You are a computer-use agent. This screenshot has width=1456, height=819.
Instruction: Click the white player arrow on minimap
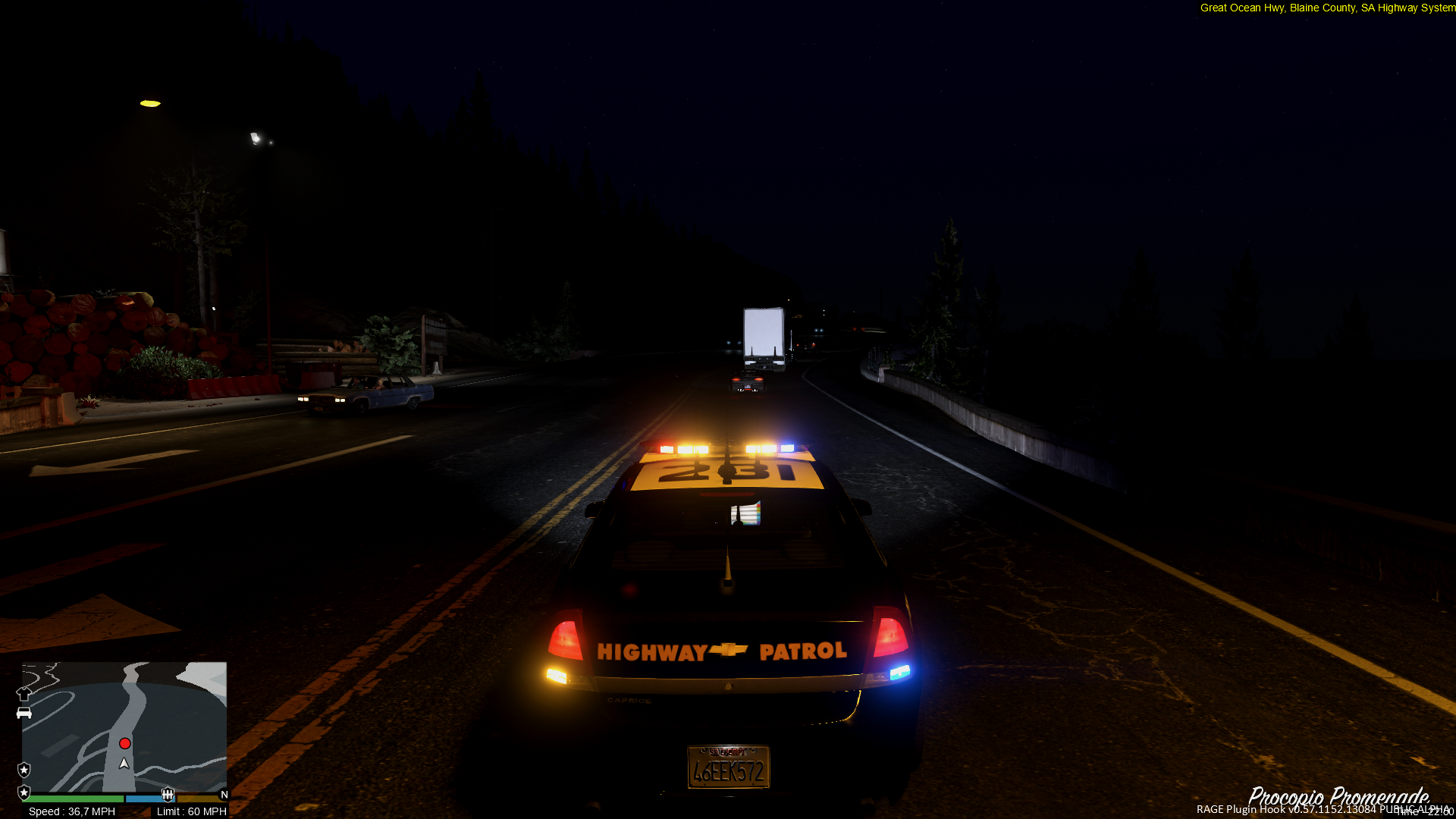tap(124, 763)
